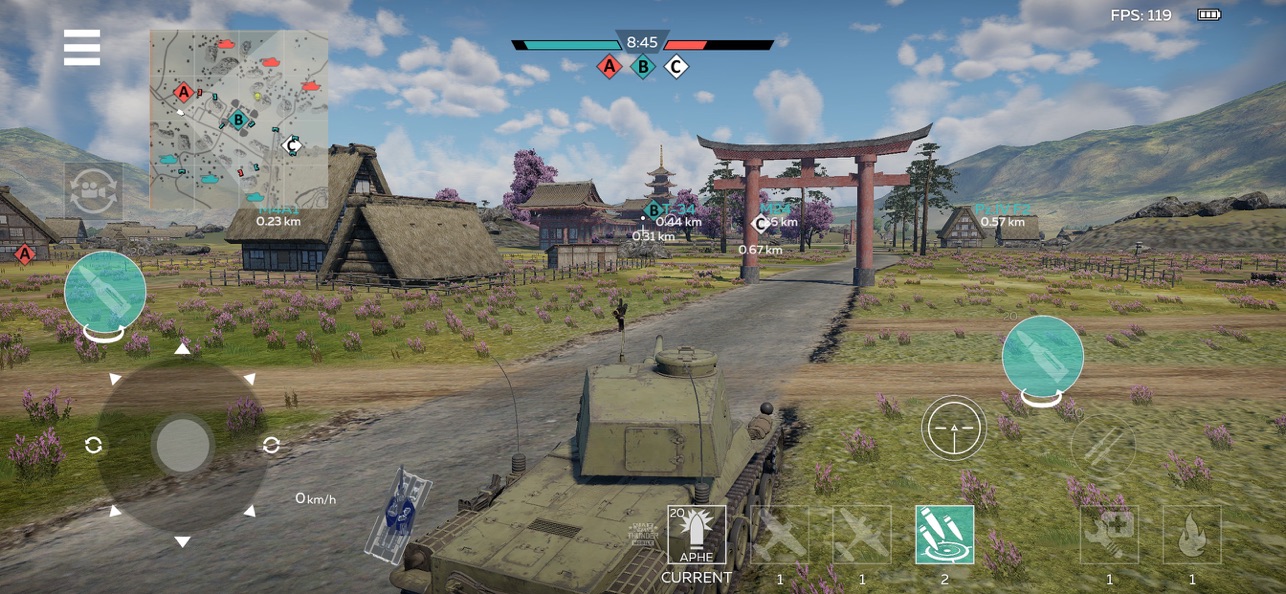Open the hamburger menu
The height and width of the screenshot is (594, 1286).
coord(82,47)
